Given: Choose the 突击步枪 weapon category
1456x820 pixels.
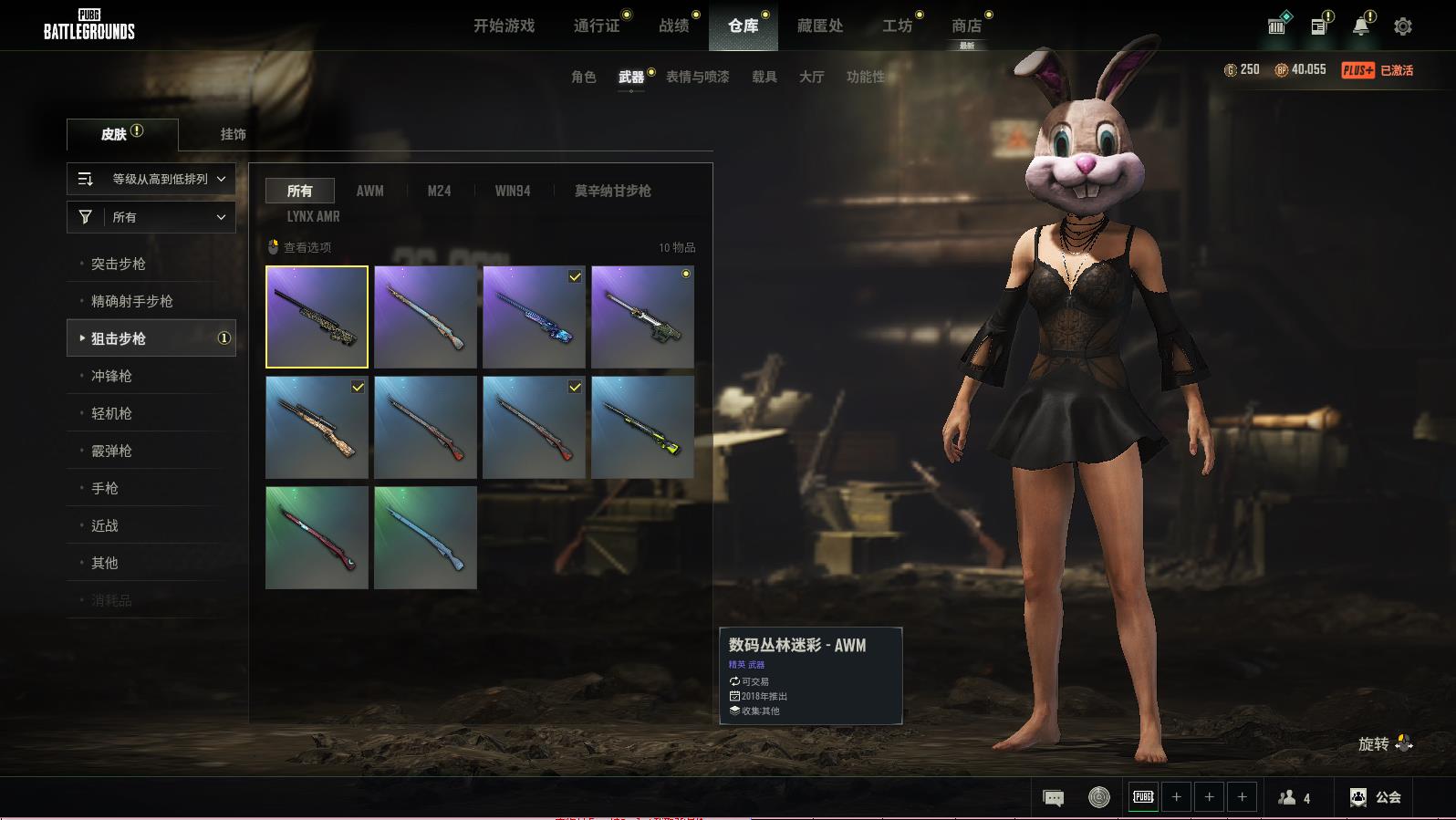Looking at the screenshot, I should click(x=119, y=265).
